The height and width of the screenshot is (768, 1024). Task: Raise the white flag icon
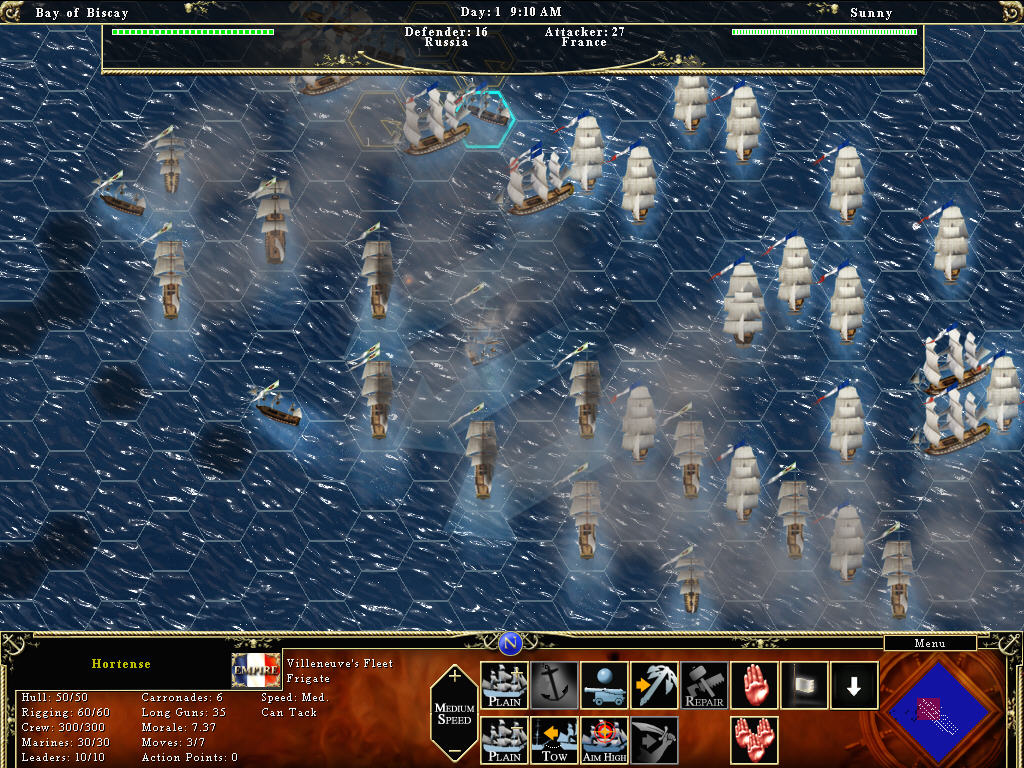click(x=804, y=686)
